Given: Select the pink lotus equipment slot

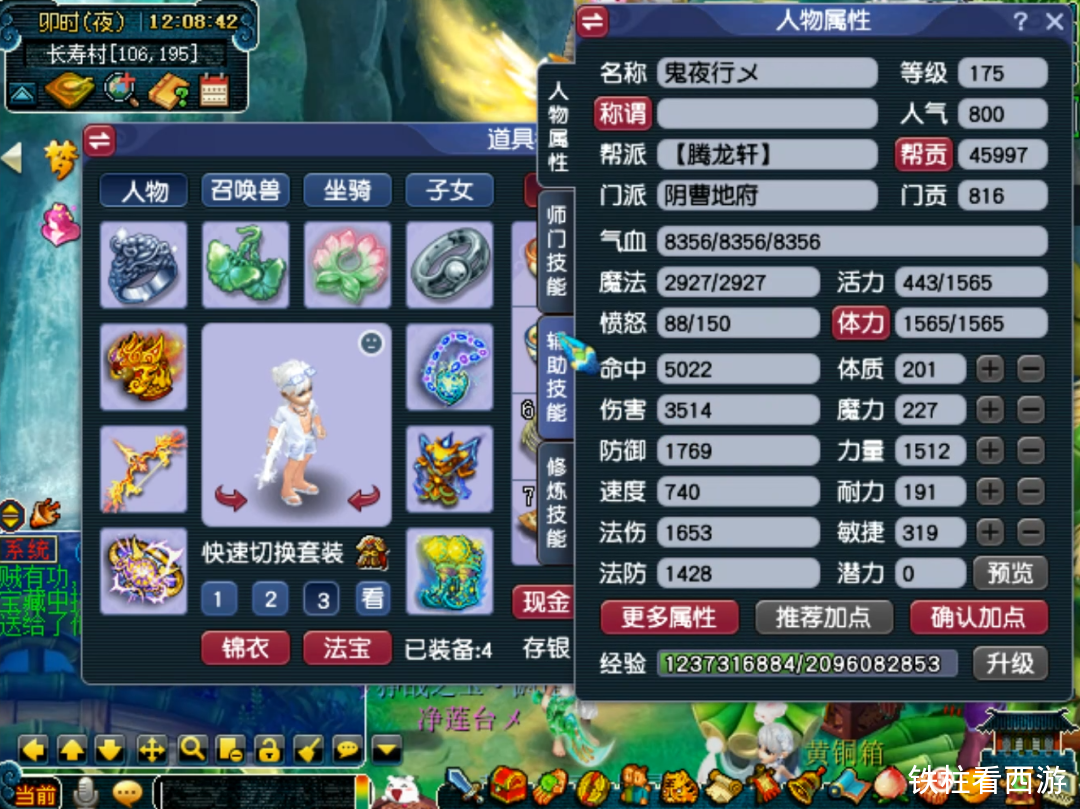Looking at the screenshot, I should [x=347, y=265].
